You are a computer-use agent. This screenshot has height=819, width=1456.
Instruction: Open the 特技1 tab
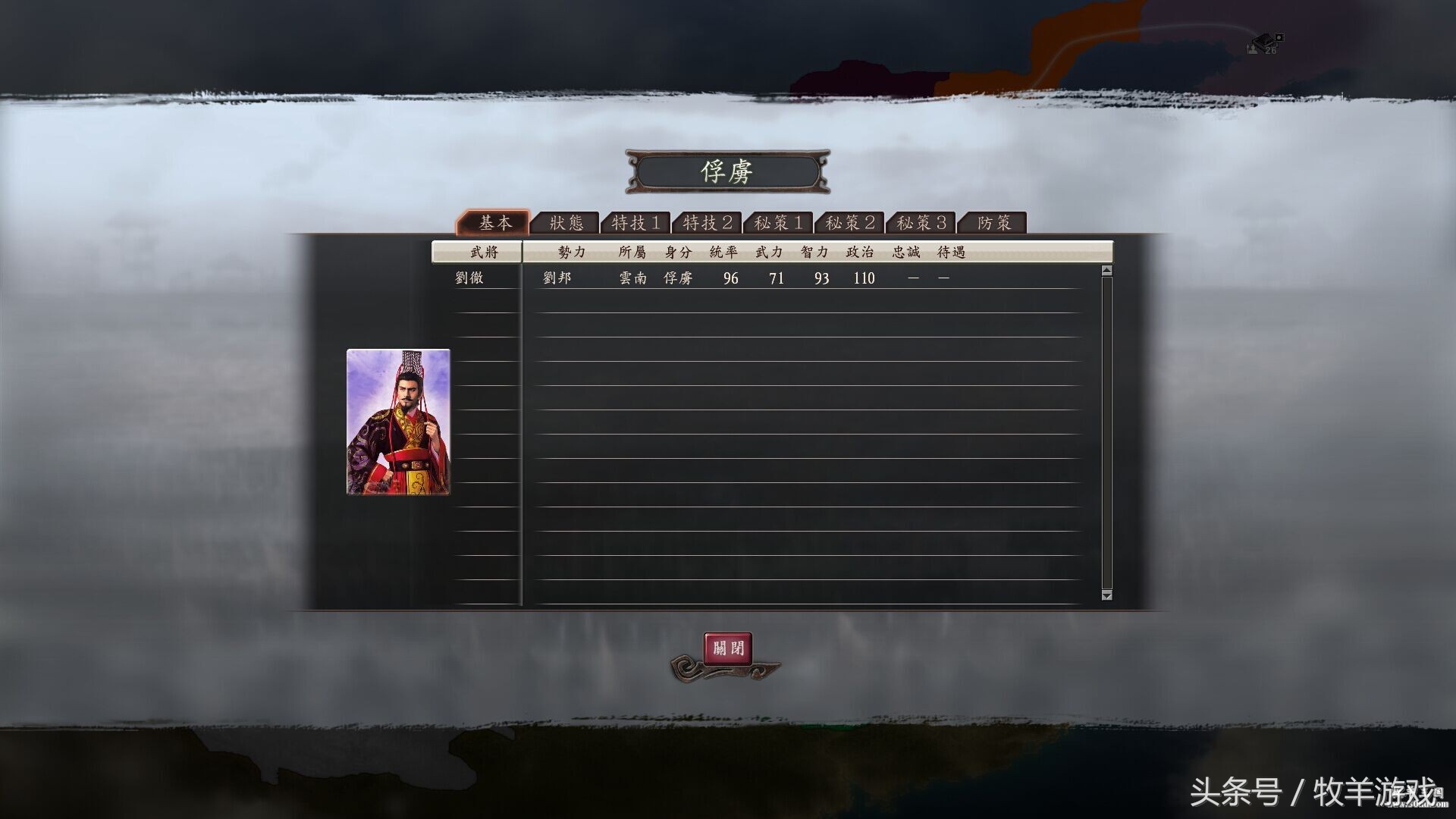pos(637,222)
